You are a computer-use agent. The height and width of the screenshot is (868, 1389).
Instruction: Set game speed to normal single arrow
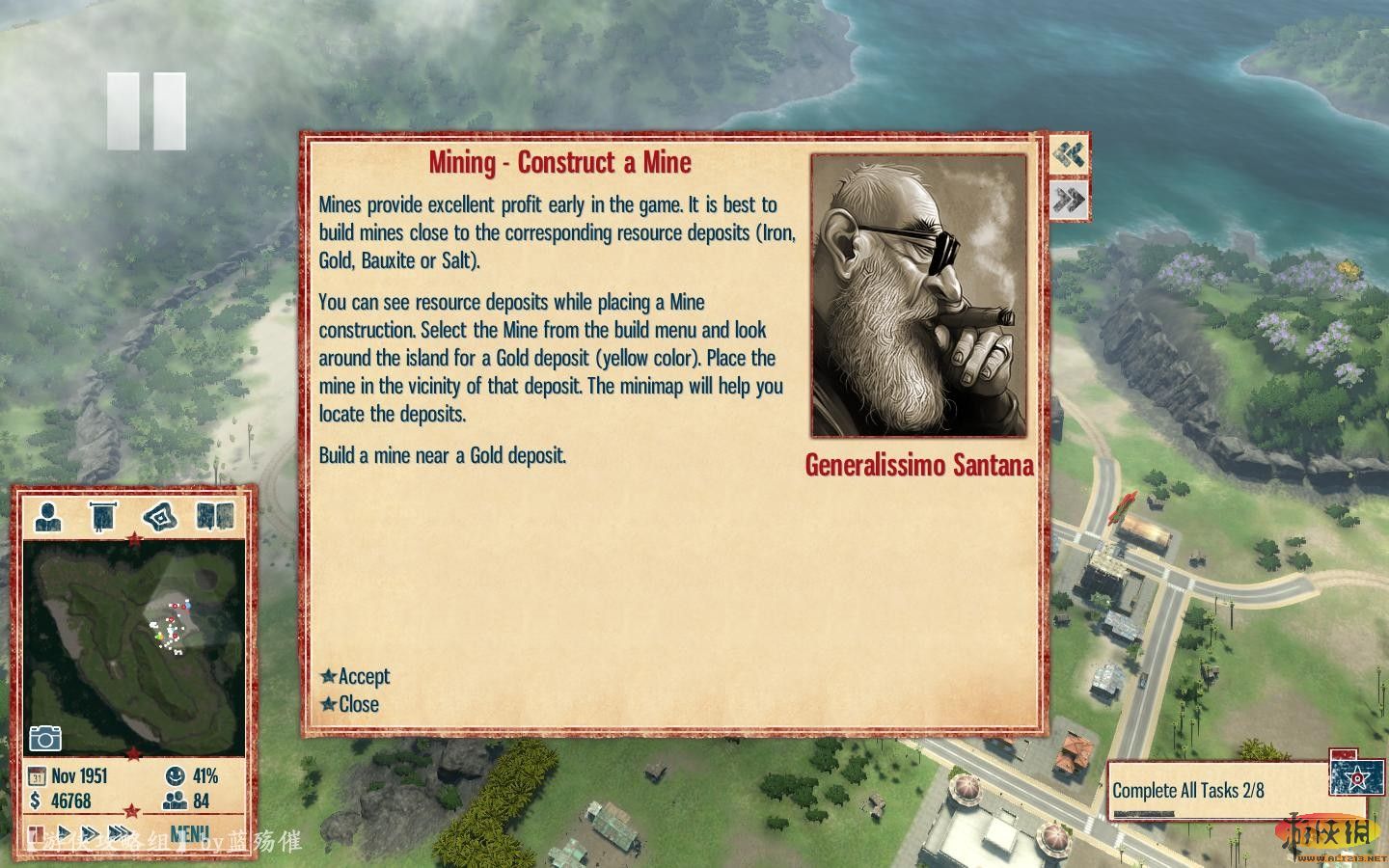tap(65, 833)
